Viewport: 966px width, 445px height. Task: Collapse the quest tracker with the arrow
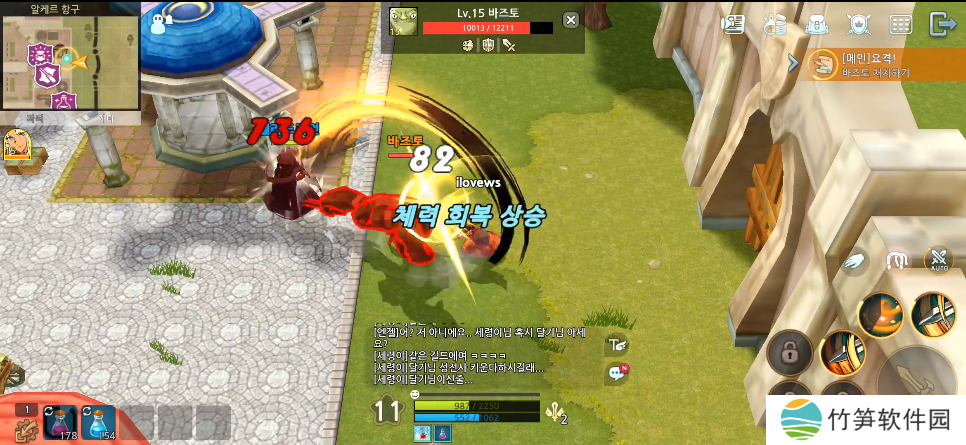click(793, 64)
